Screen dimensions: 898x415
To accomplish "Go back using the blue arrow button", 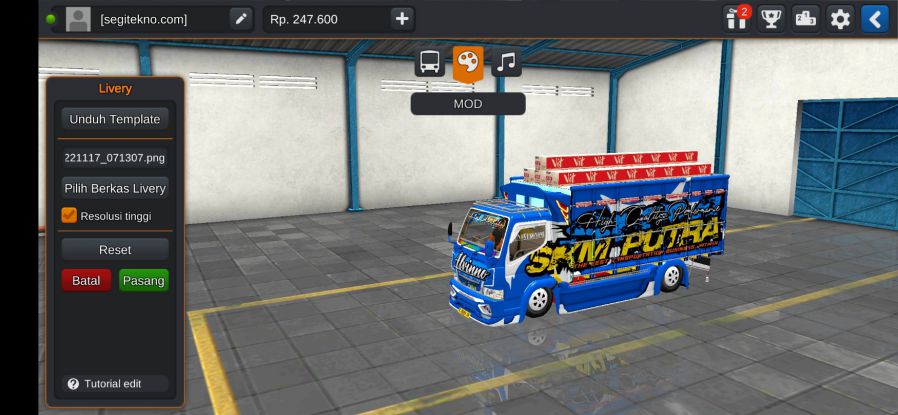I will 875,19.
